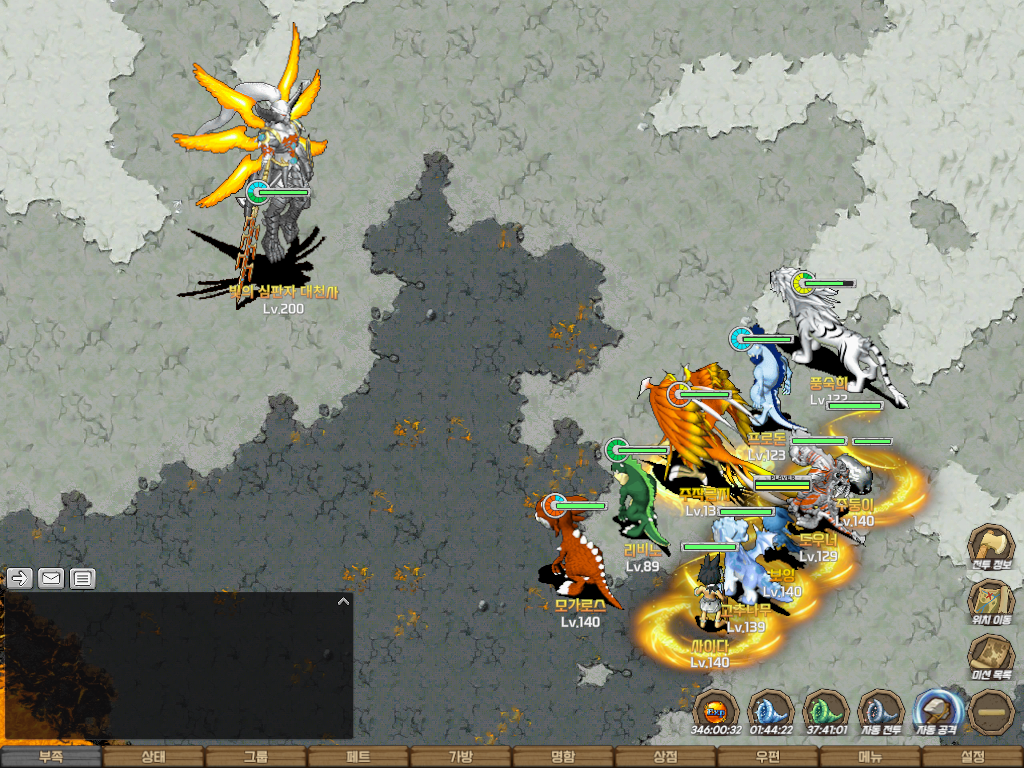This screenshot has height=768, width=1024.
Task: Expand chat window with the caret arrow
Action: point(343,602)
